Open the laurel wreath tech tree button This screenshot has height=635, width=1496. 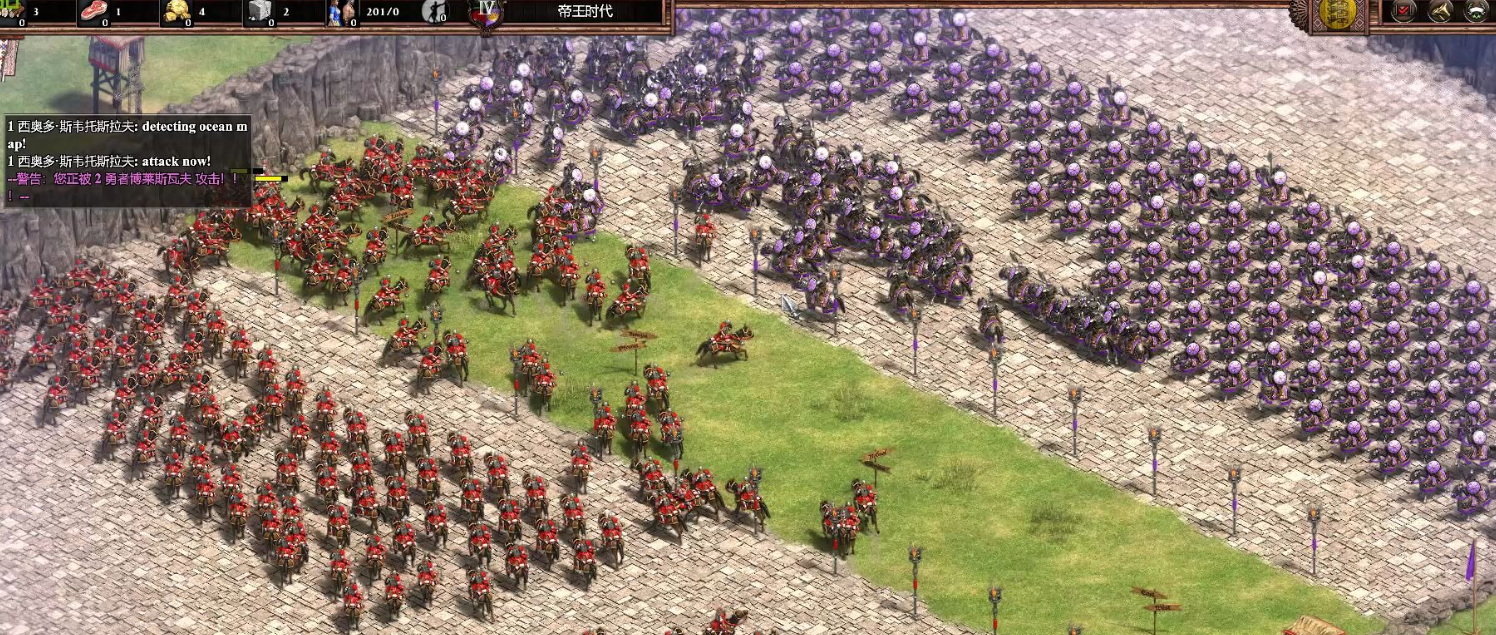1476,11
